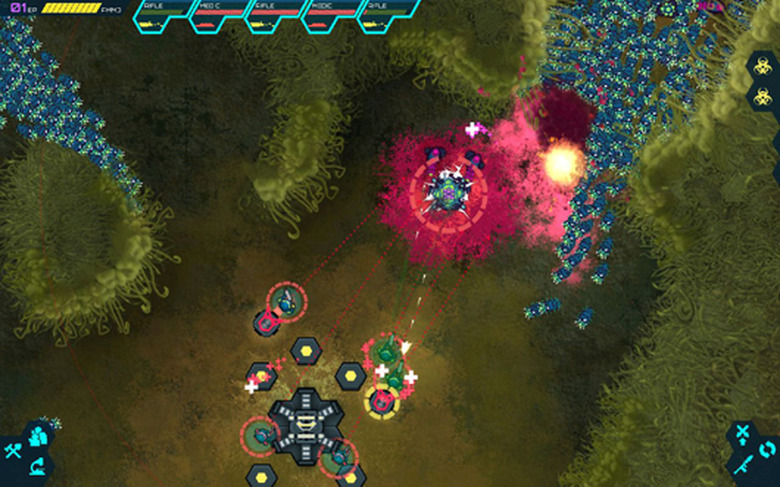Open the microscope research icon
The image size is (780, 487).
click(38, 465)
